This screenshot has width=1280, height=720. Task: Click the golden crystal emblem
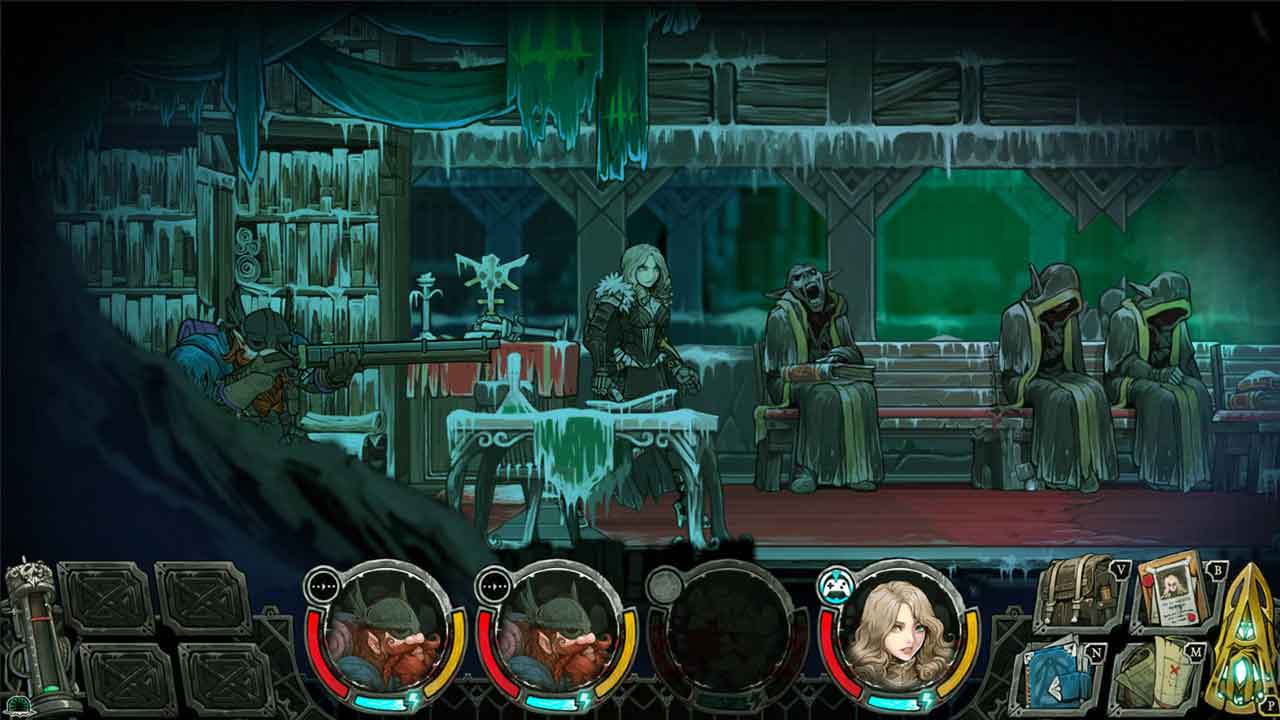[1247, 640]
